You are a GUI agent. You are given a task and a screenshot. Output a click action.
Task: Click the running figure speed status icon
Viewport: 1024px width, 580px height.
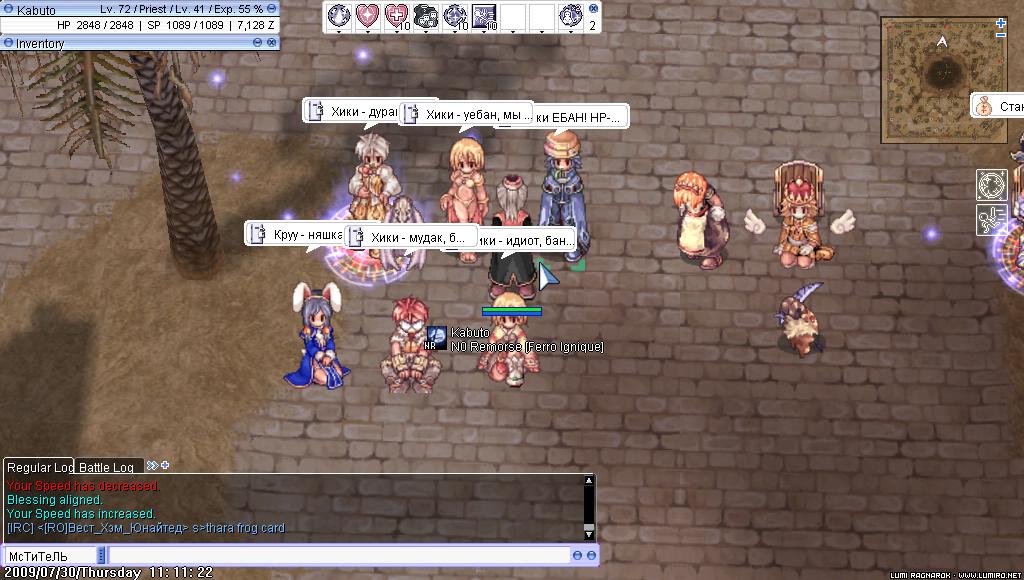(x=990, y=219)
